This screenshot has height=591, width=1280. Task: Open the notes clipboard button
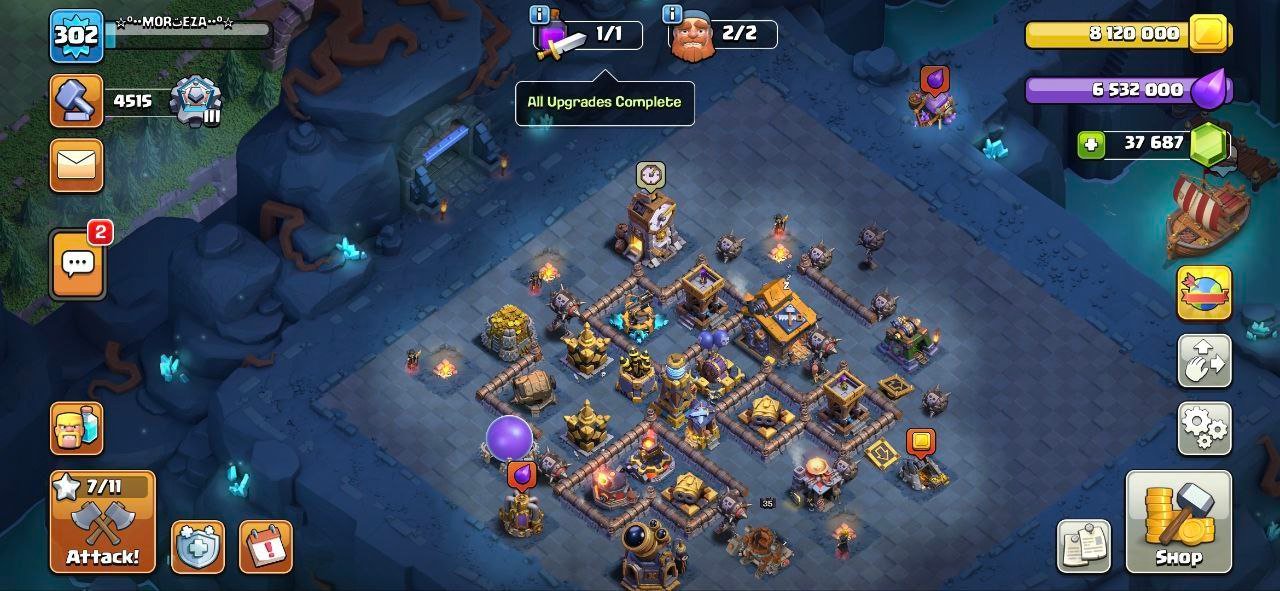1083,546
